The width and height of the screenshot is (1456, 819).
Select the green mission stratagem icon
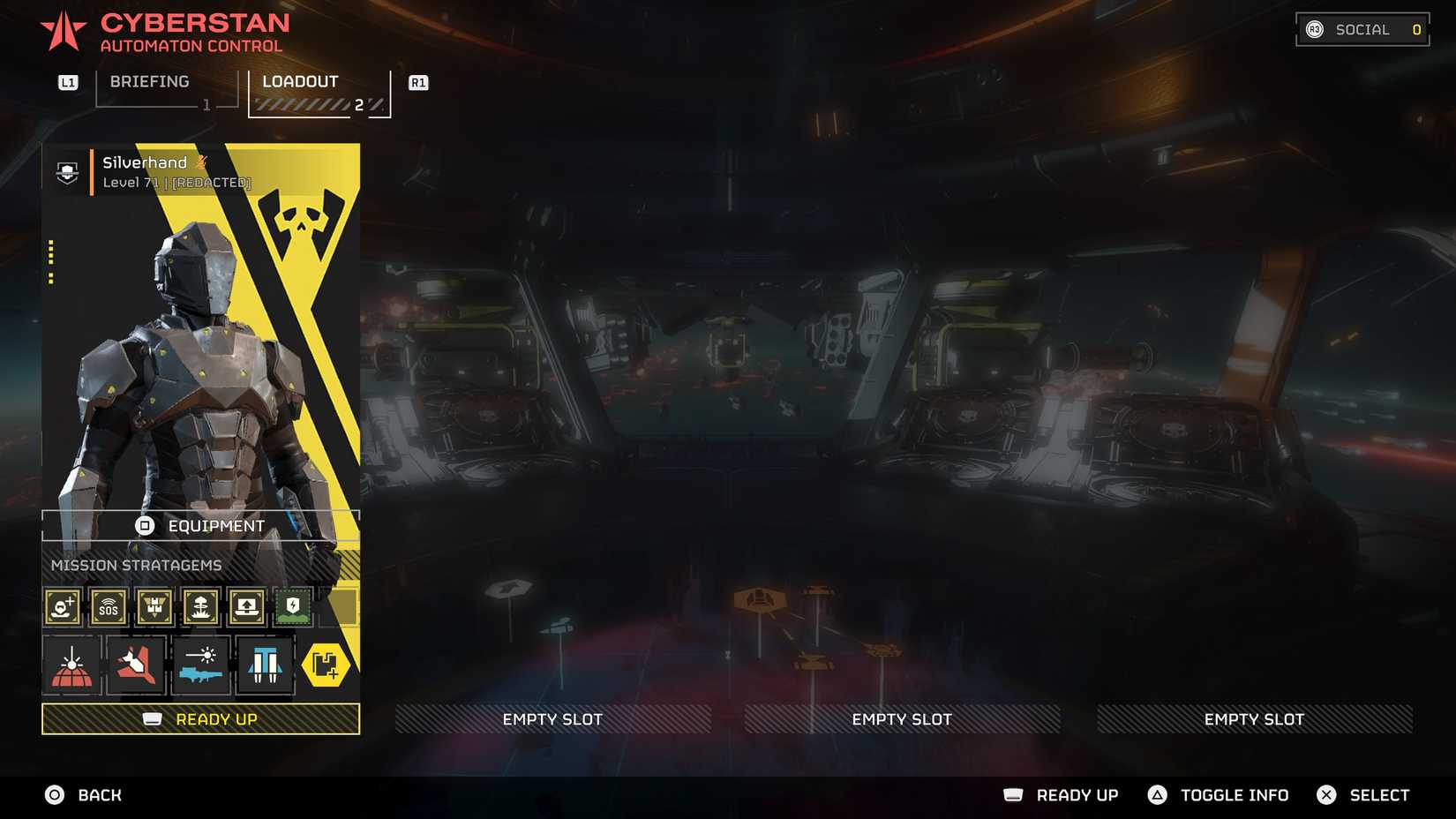click(x=292, y=607)
